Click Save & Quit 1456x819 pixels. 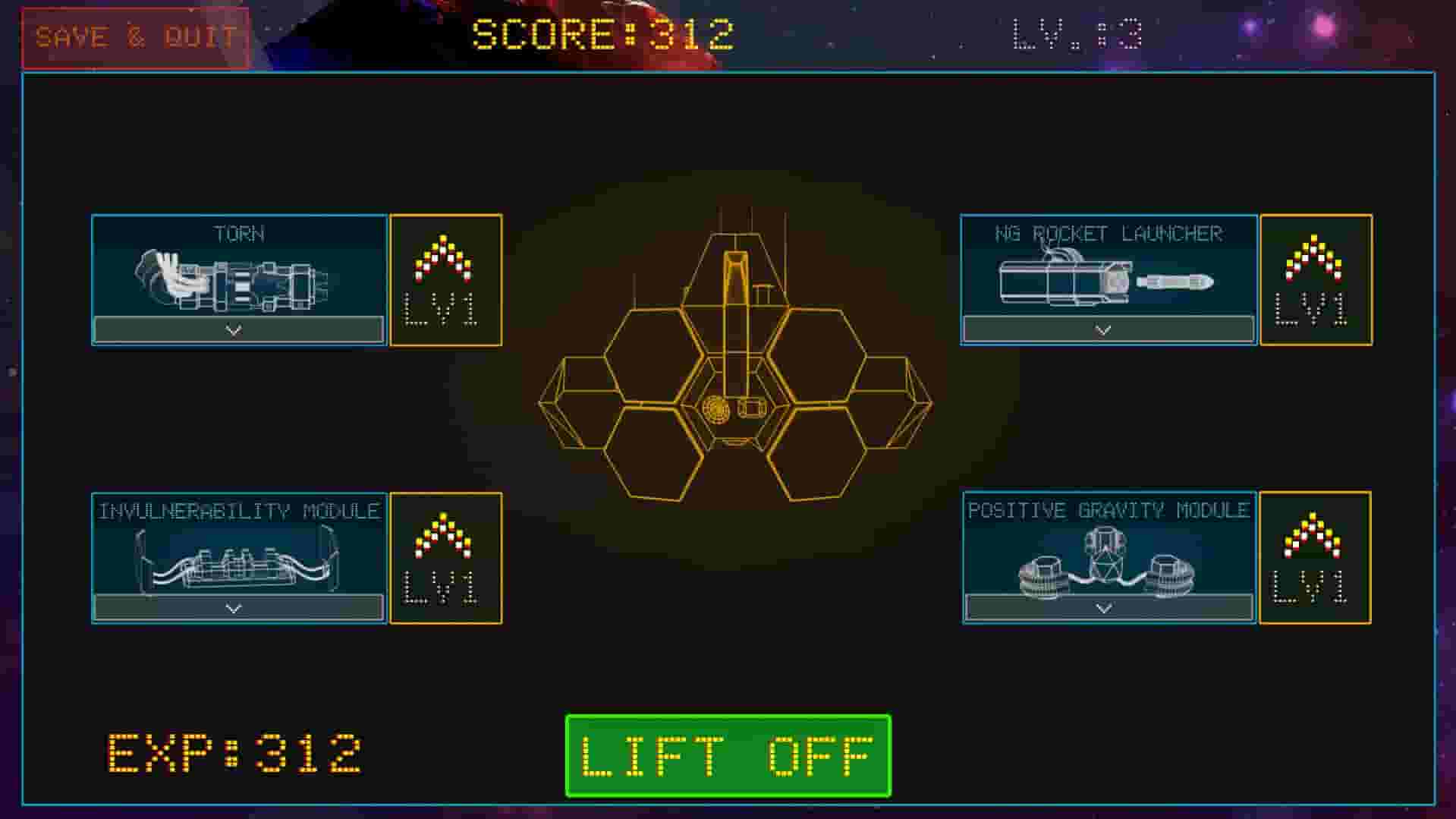[135, 36]
